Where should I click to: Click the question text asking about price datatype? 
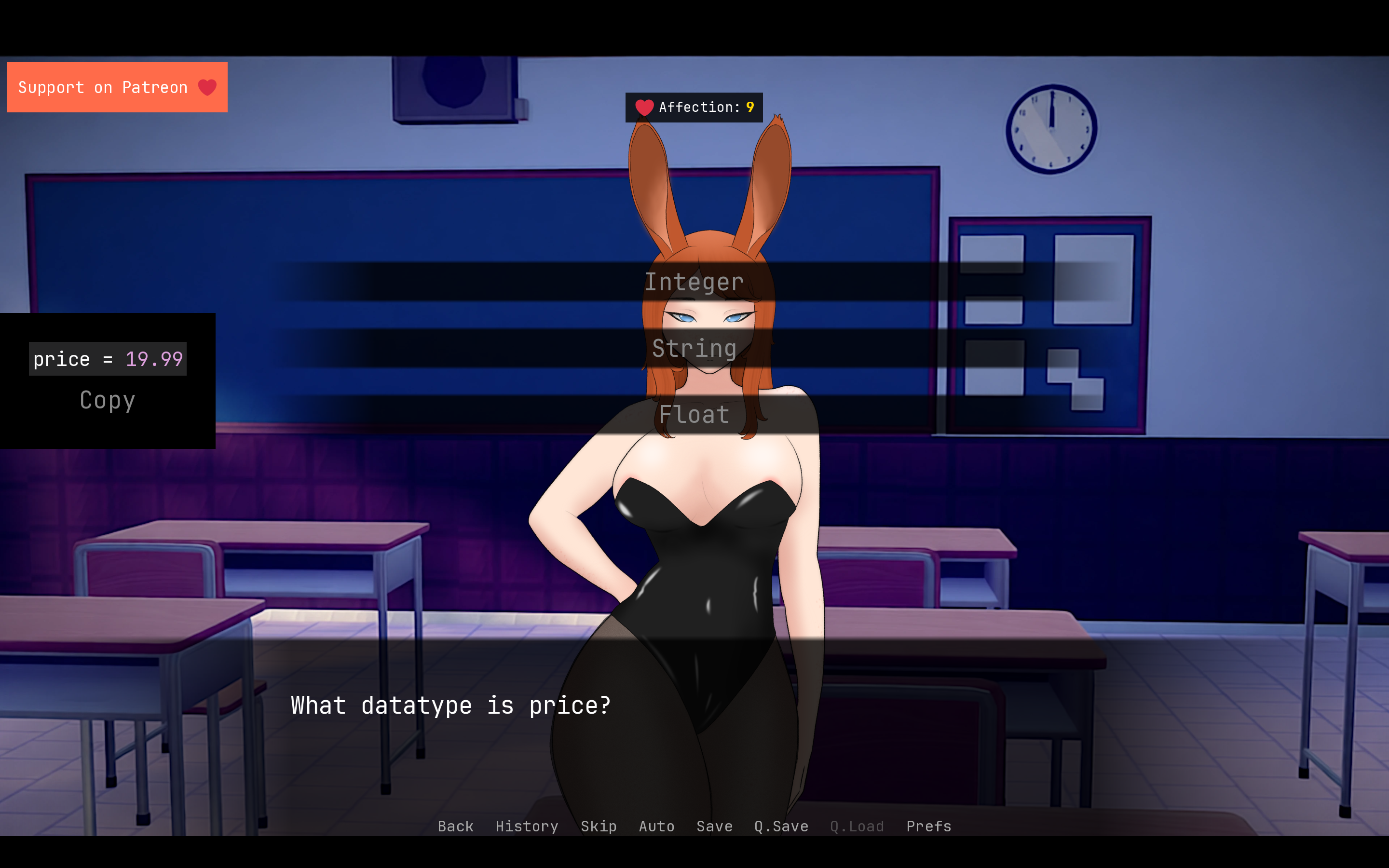point(450,706)
